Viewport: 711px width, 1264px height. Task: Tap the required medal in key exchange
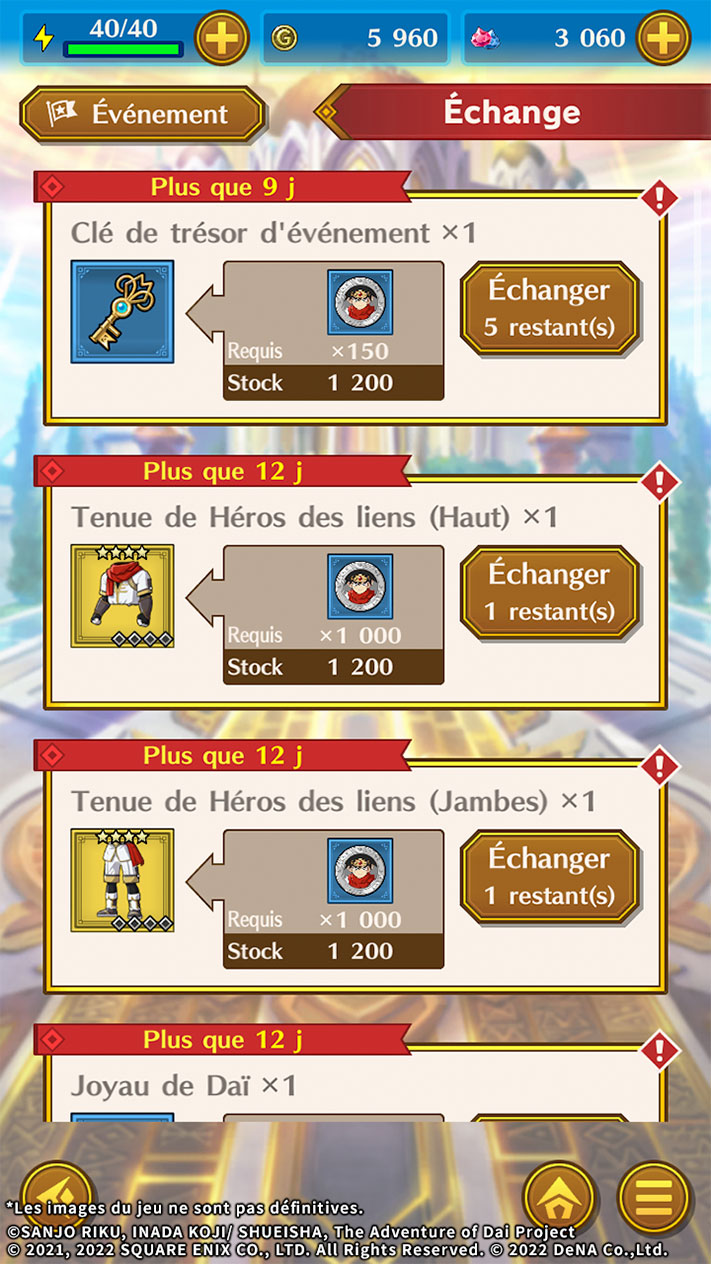coord(360,302)
